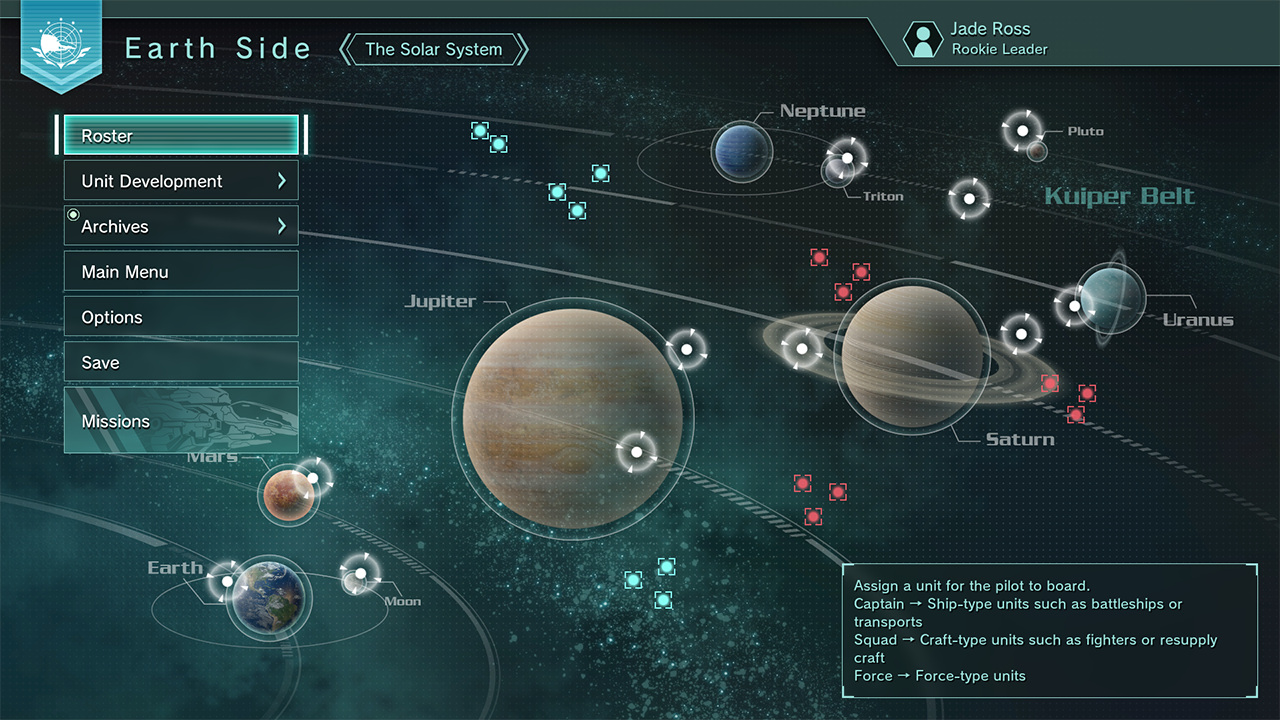1280x720 pixels.
Task: Open the Archives submenu
Action: coord(181,227)
